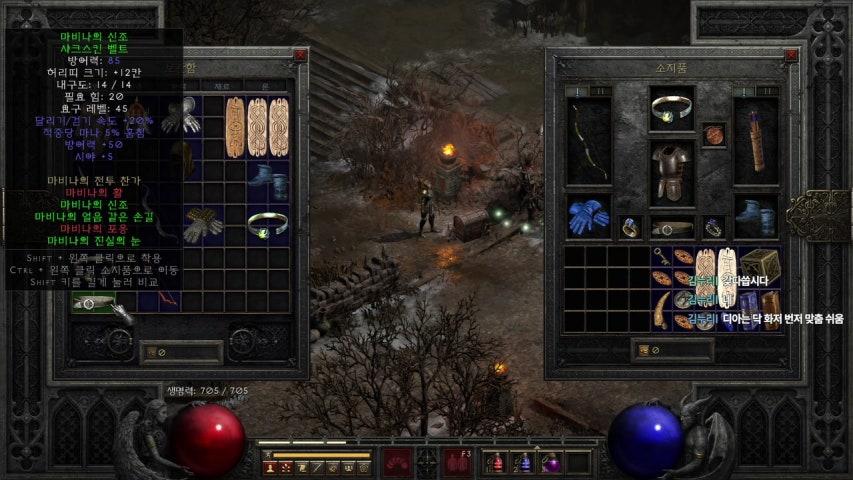This screenshot has width=853, height=480.
Task: Select the equipped body armor slot
Action: tap(672, 172)
